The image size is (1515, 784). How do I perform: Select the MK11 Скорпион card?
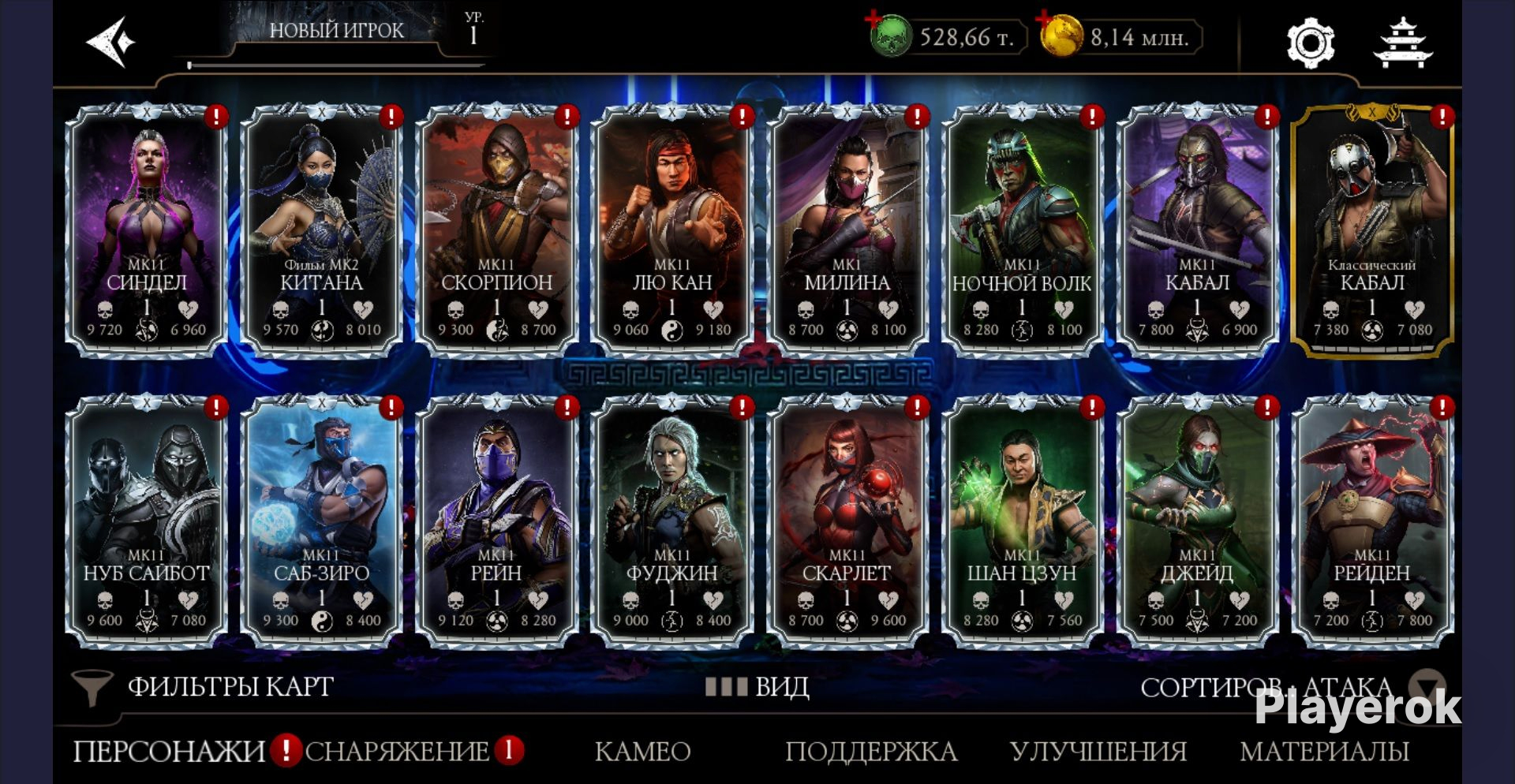point(497,229)
